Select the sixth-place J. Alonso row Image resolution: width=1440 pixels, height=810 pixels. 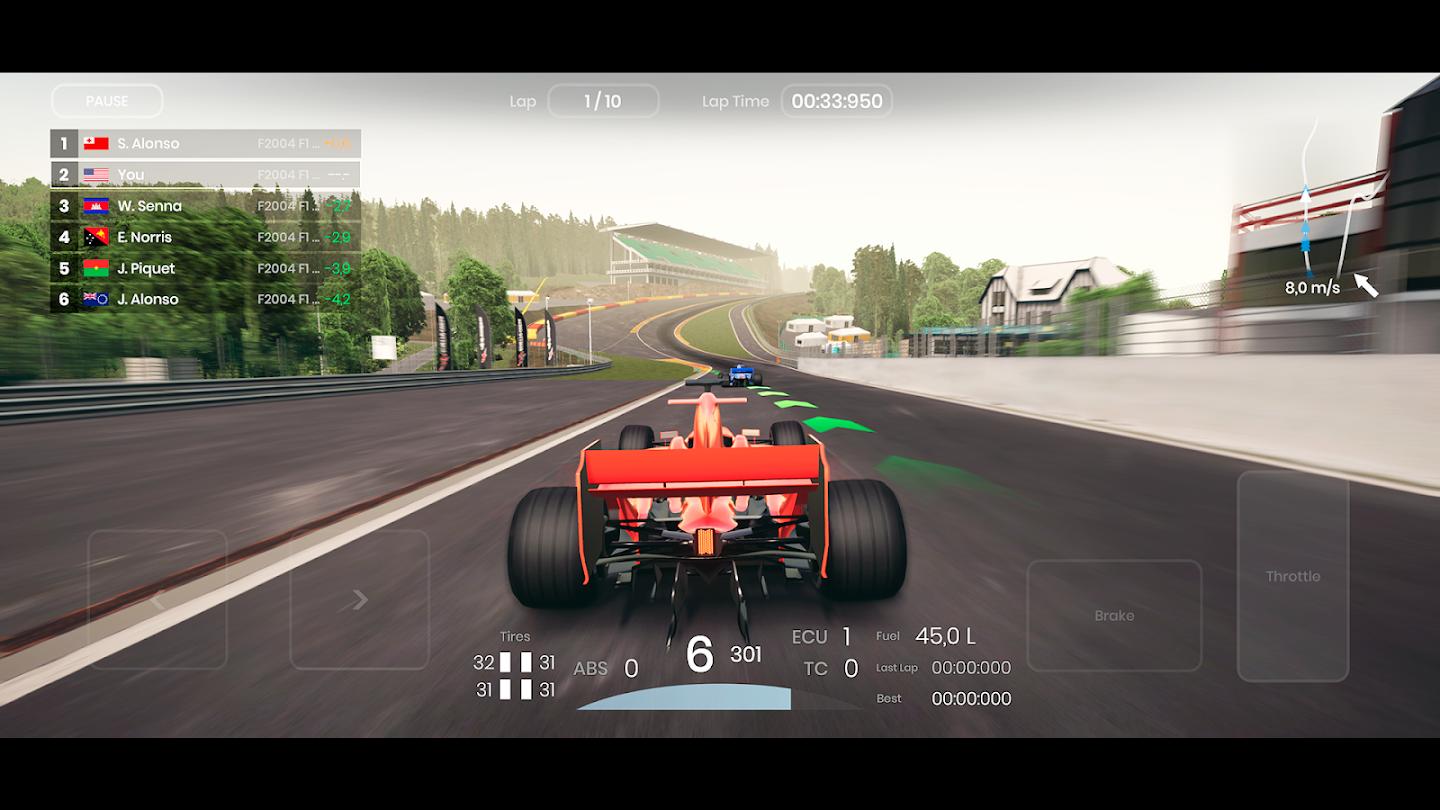coord(205,299)
